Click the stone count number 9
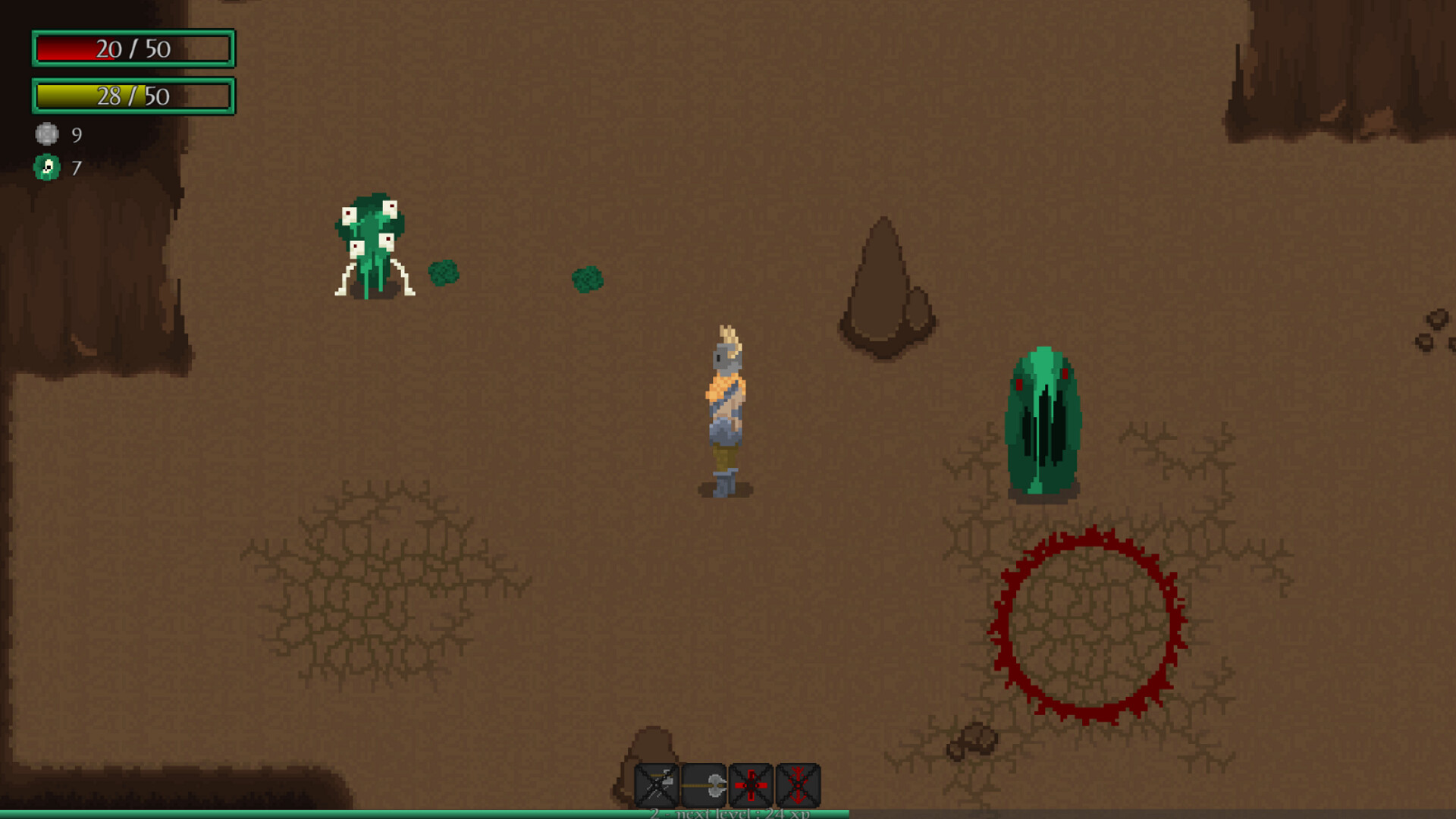This screenshot has width=1456, height=819. [x=75, y=135]
